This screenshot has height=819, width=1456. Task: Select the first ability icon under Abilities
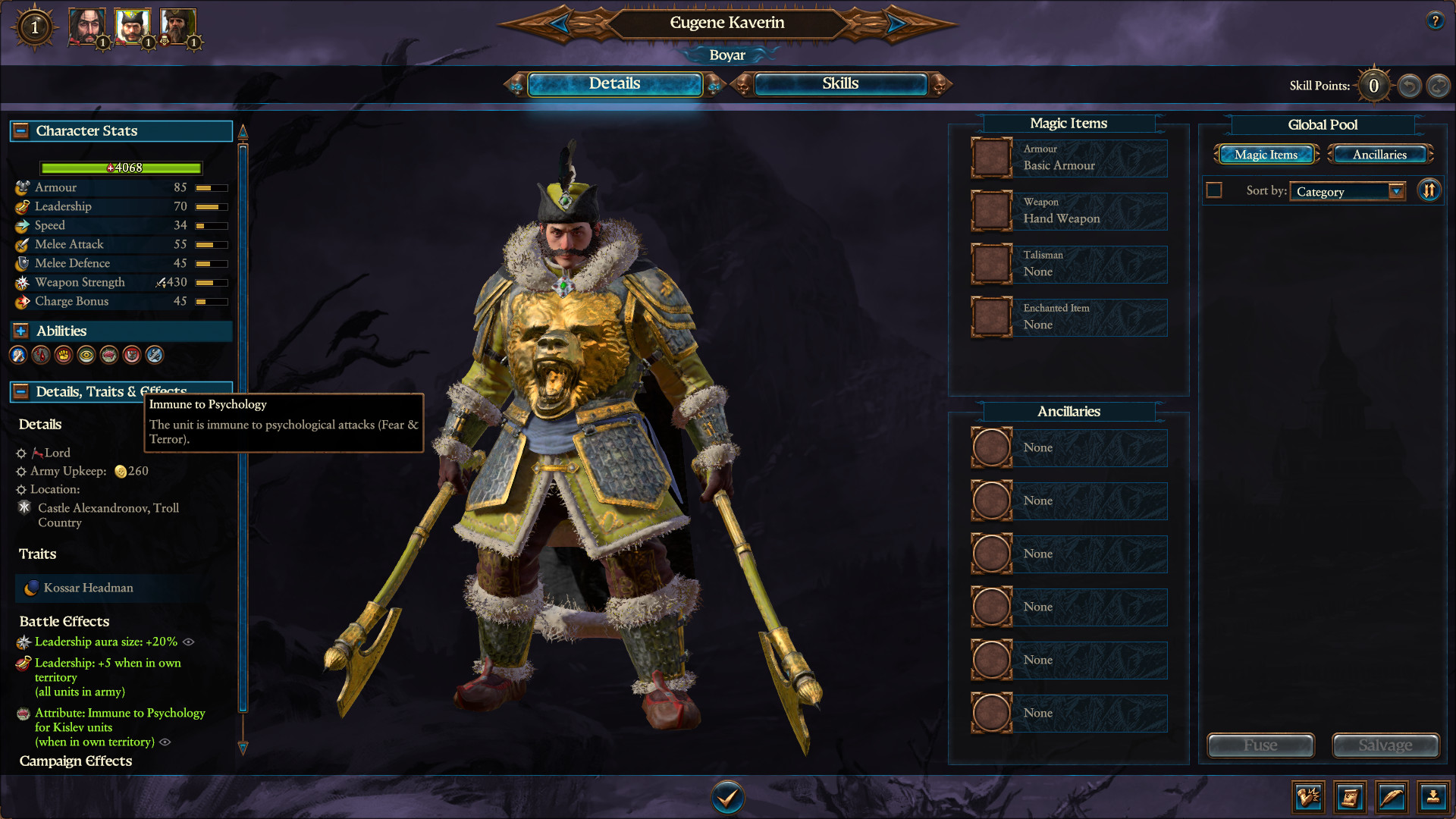[17, 355]
